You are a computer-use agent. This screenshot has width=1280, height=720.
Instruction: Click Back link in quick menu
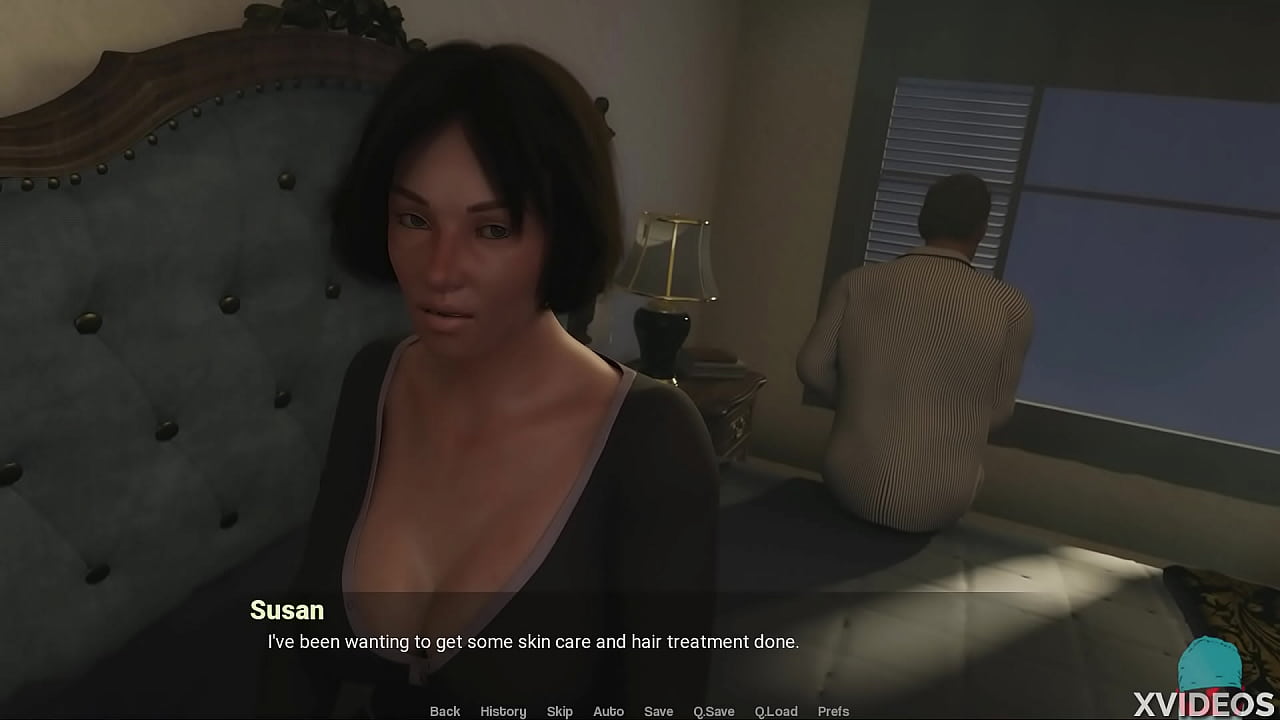coord(445,711)
